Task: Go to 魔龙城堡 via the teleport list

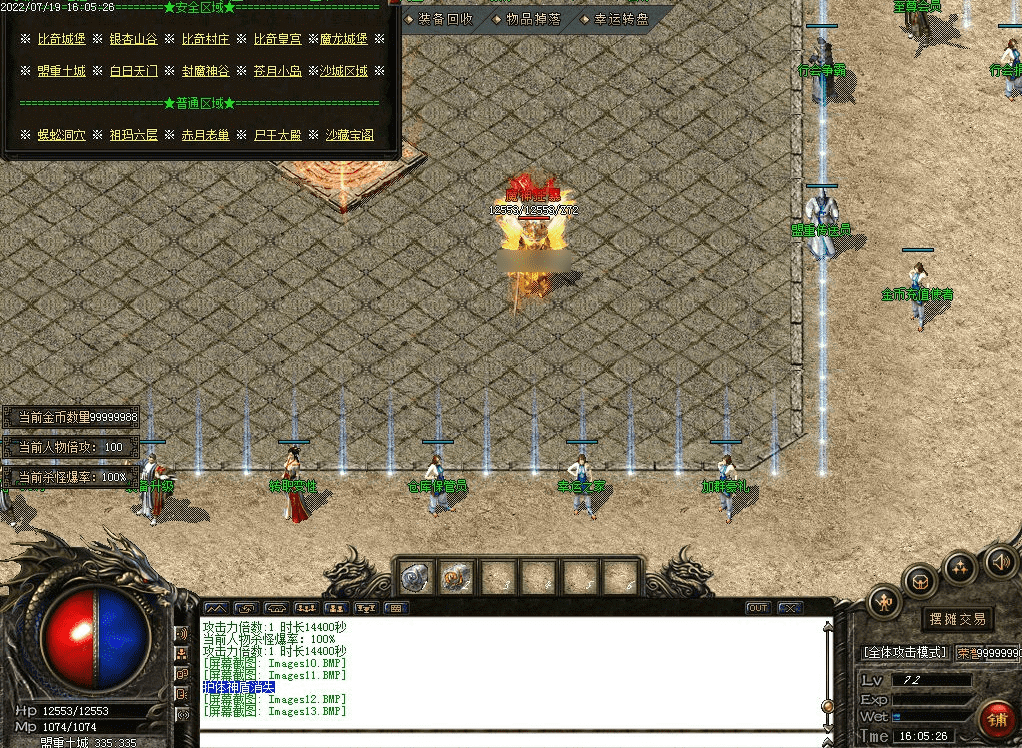Action: [x=344, y=39]
